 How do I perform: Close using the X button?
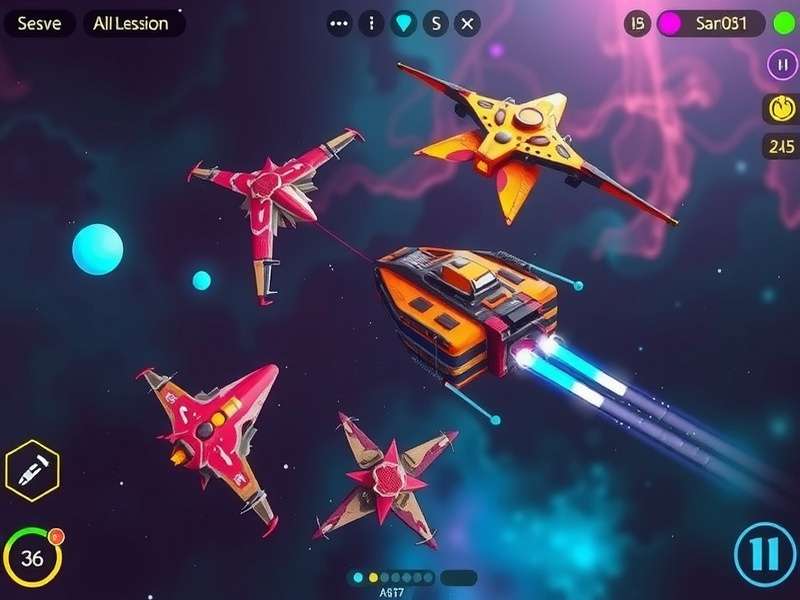tap(467, 24)
